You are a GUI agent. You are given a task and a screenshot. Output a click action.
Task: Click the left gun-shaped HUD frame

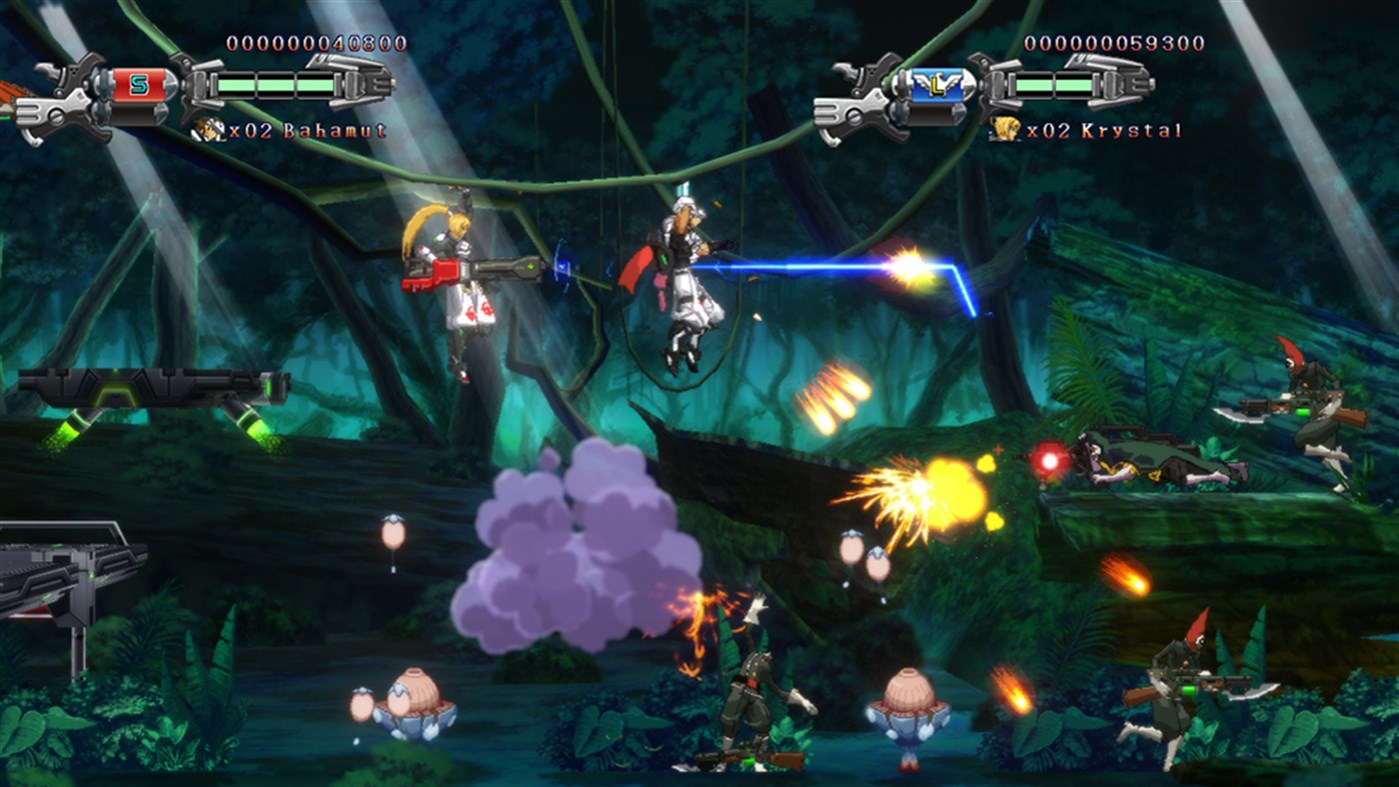pos(75,95)
